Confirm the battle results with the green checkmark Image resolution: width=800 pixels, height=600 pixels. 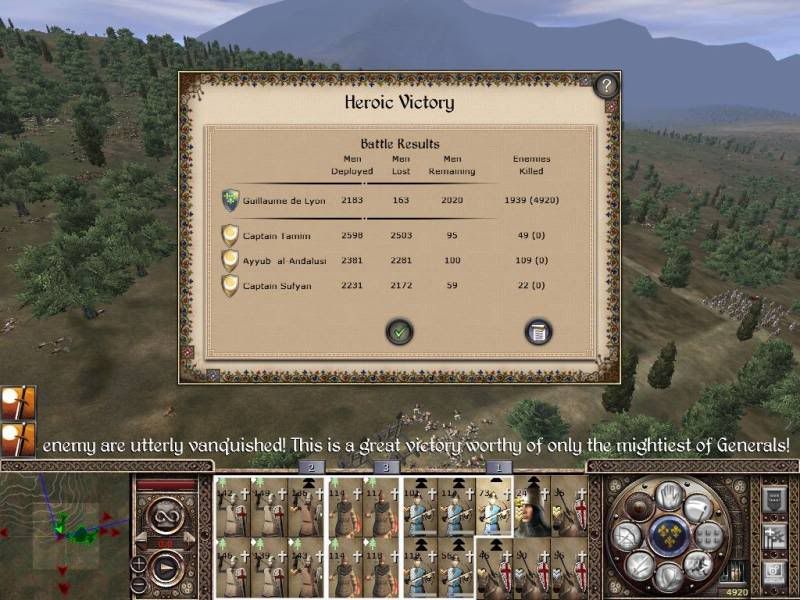tap(400, 331)
